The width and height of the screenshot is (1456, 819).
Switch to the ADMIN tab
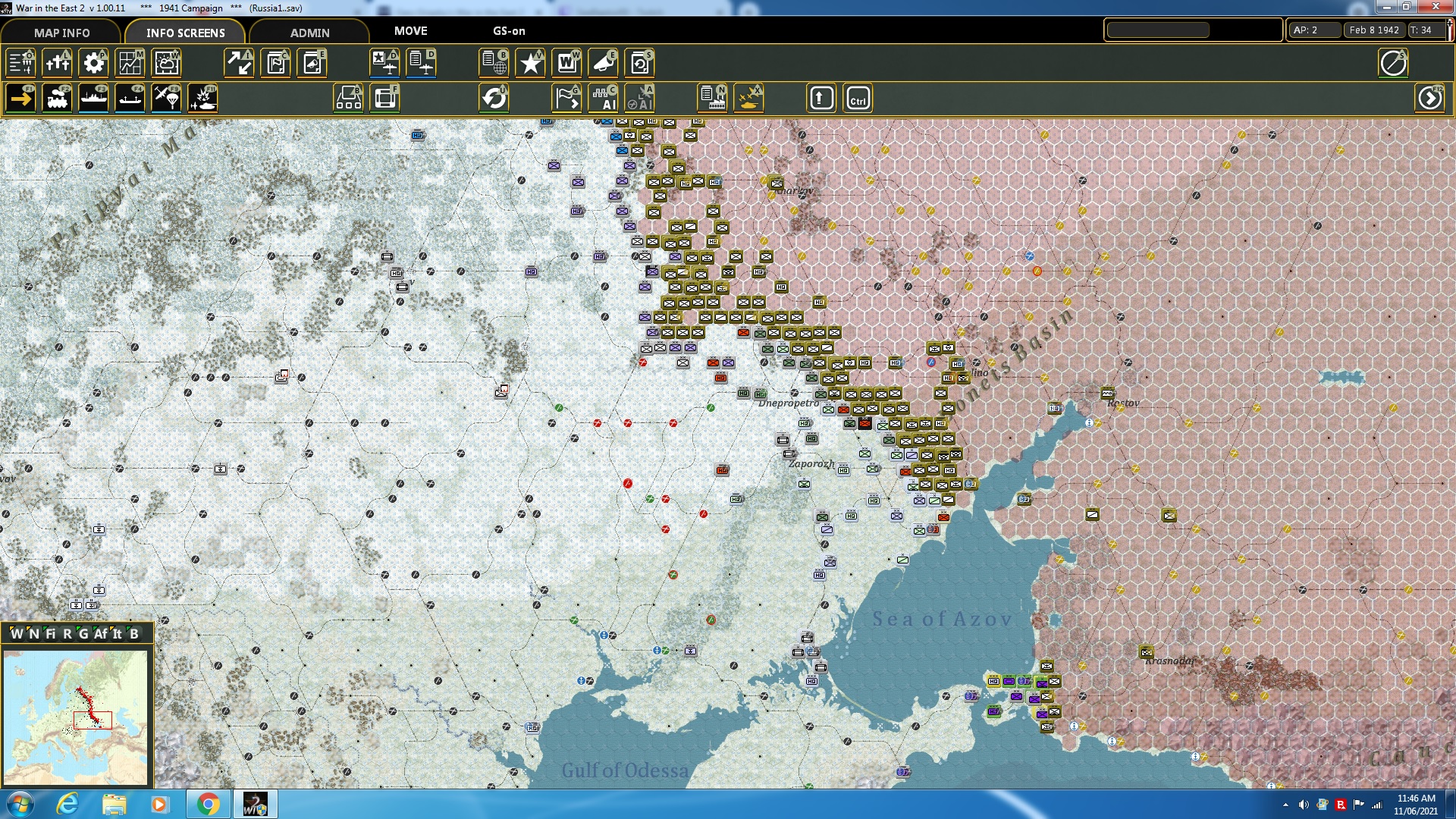[x=311, y=33]
